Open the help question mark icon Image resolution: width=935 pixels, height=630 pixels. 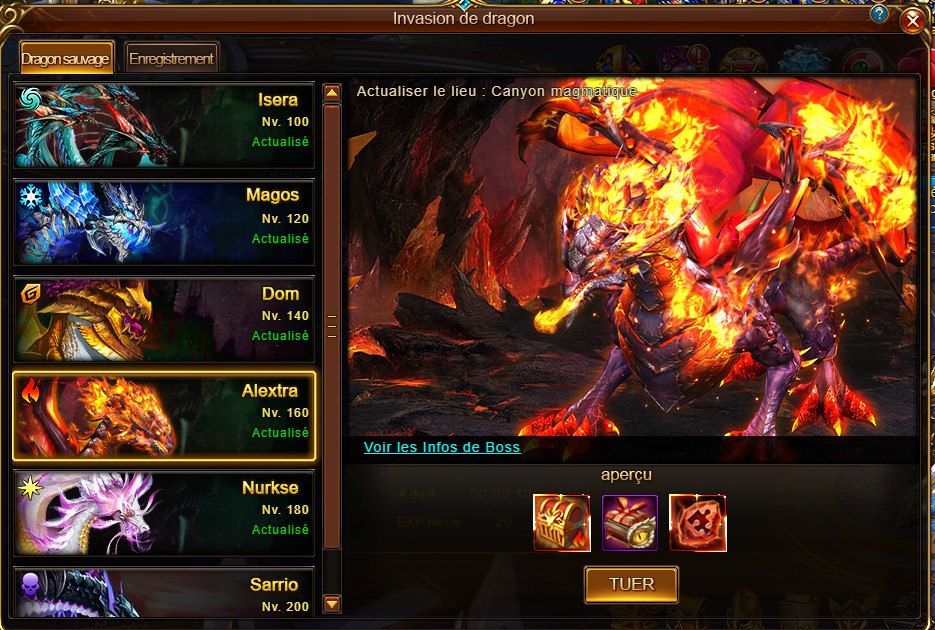pos(879,14)
